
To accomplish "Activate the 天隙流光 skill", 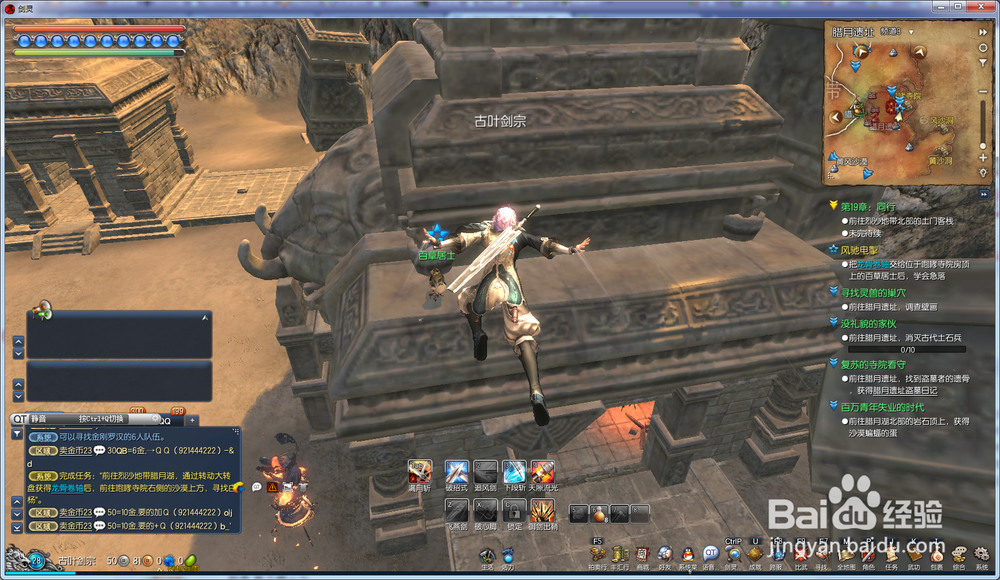I will pyautogui.click(x=543, y=471).
